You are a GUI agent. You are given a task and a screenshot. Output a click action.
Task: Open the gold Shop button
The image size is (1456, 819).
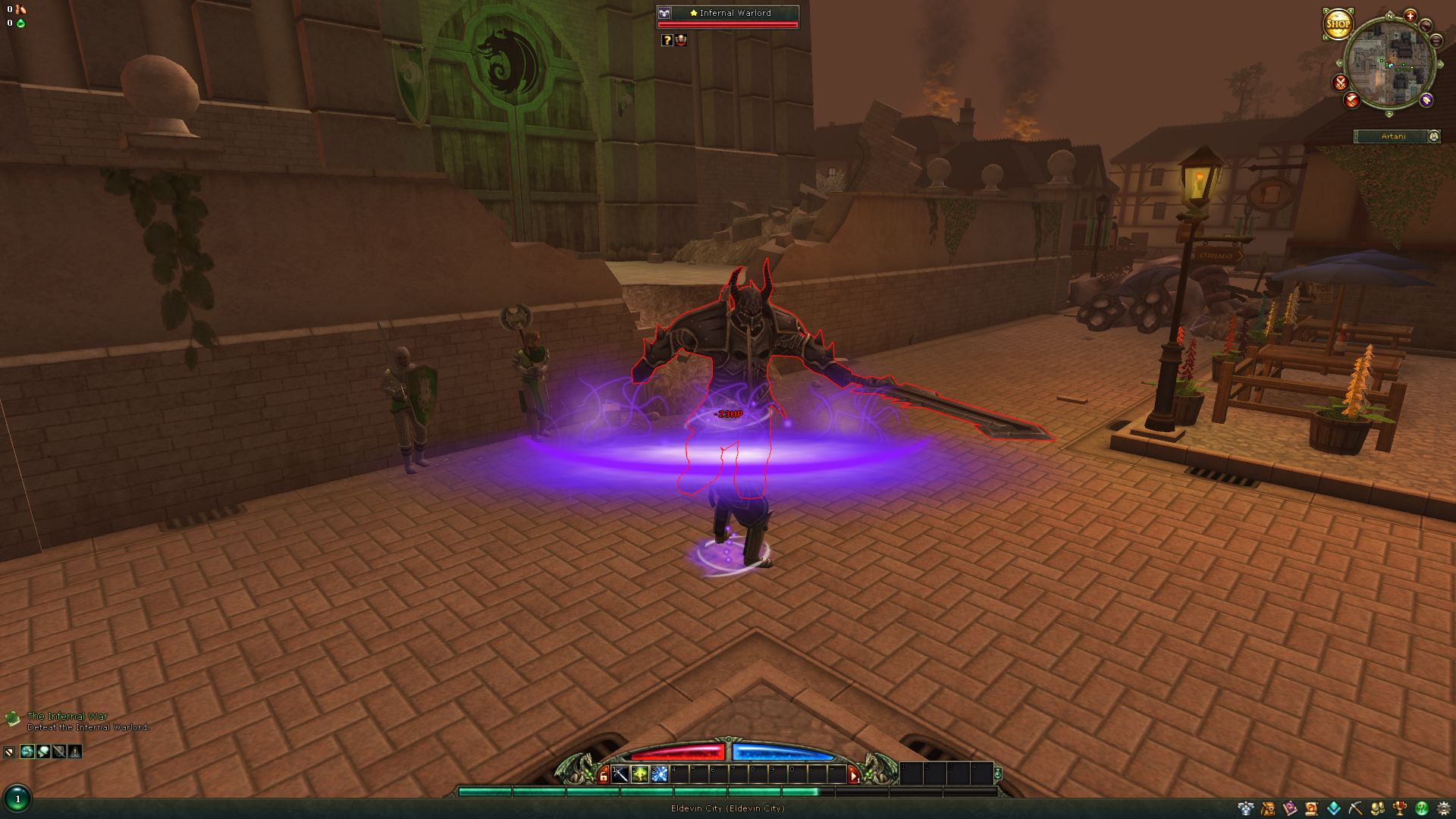pyautogui.click(x=1338, y=24)
